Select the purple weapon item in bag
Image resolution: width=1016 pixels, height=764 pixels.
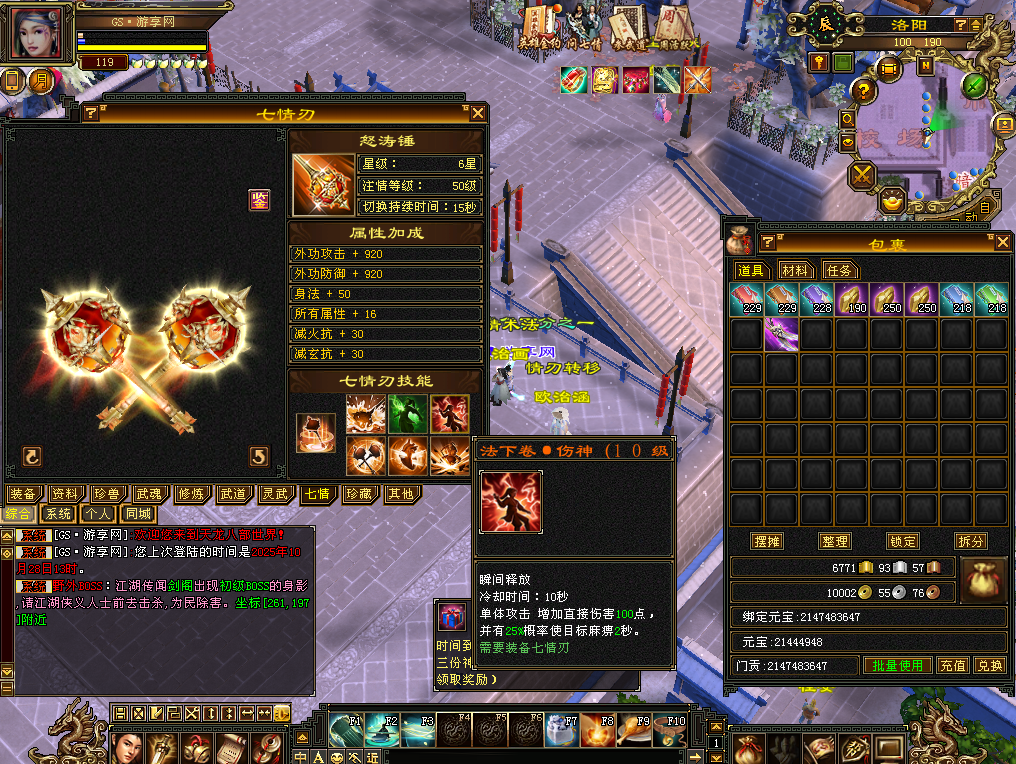click(x=780, y=334)
